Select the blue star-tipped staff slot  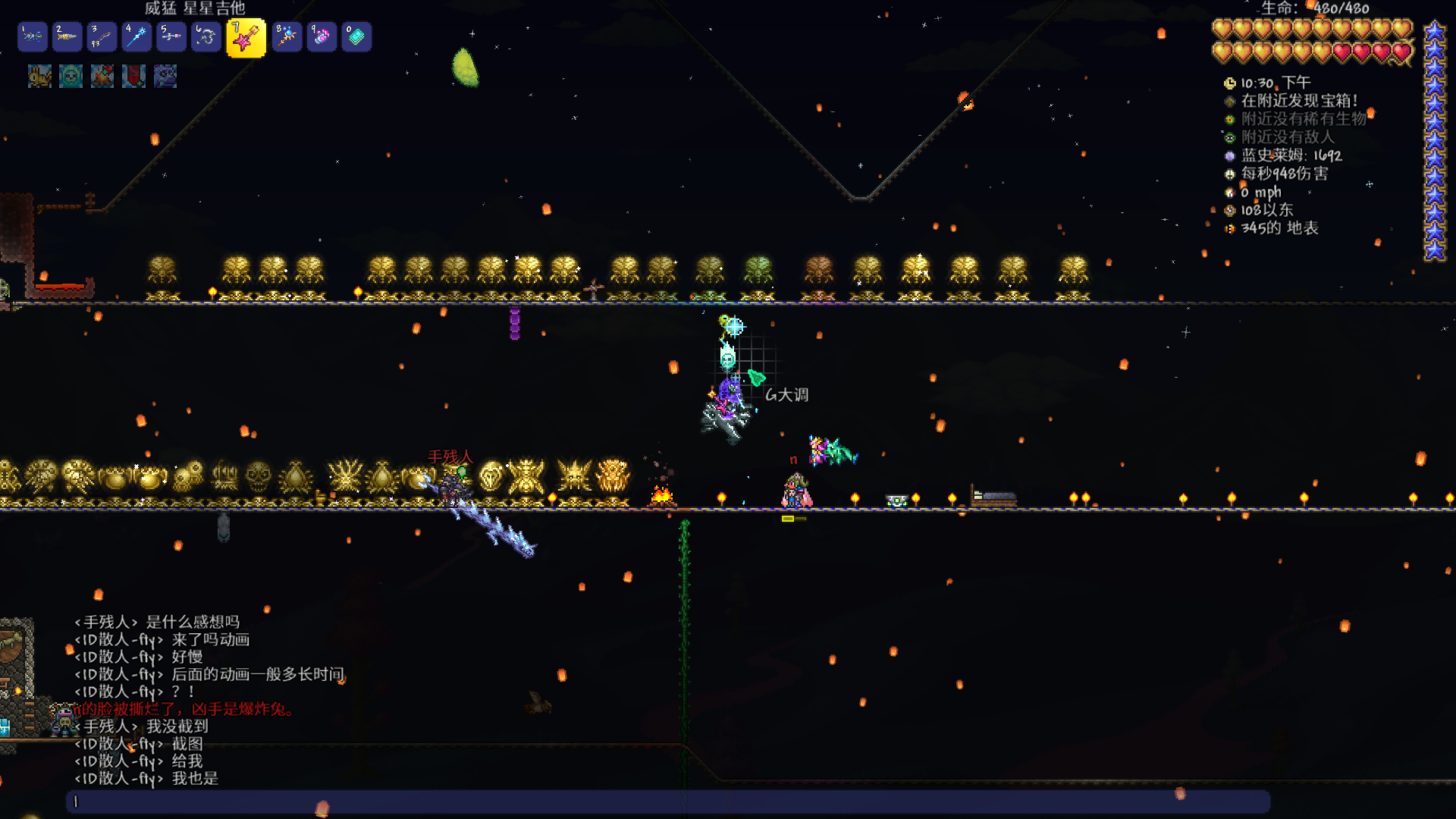[136, 36]
